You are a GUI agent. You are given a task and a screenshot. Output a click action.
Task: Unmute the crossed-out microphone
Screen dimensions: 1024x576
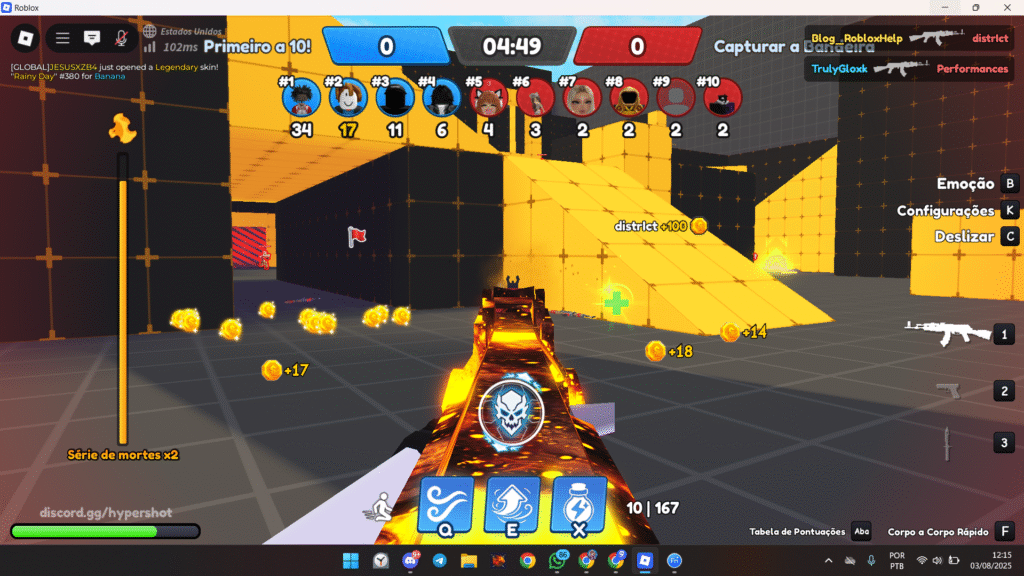(121, 38)
